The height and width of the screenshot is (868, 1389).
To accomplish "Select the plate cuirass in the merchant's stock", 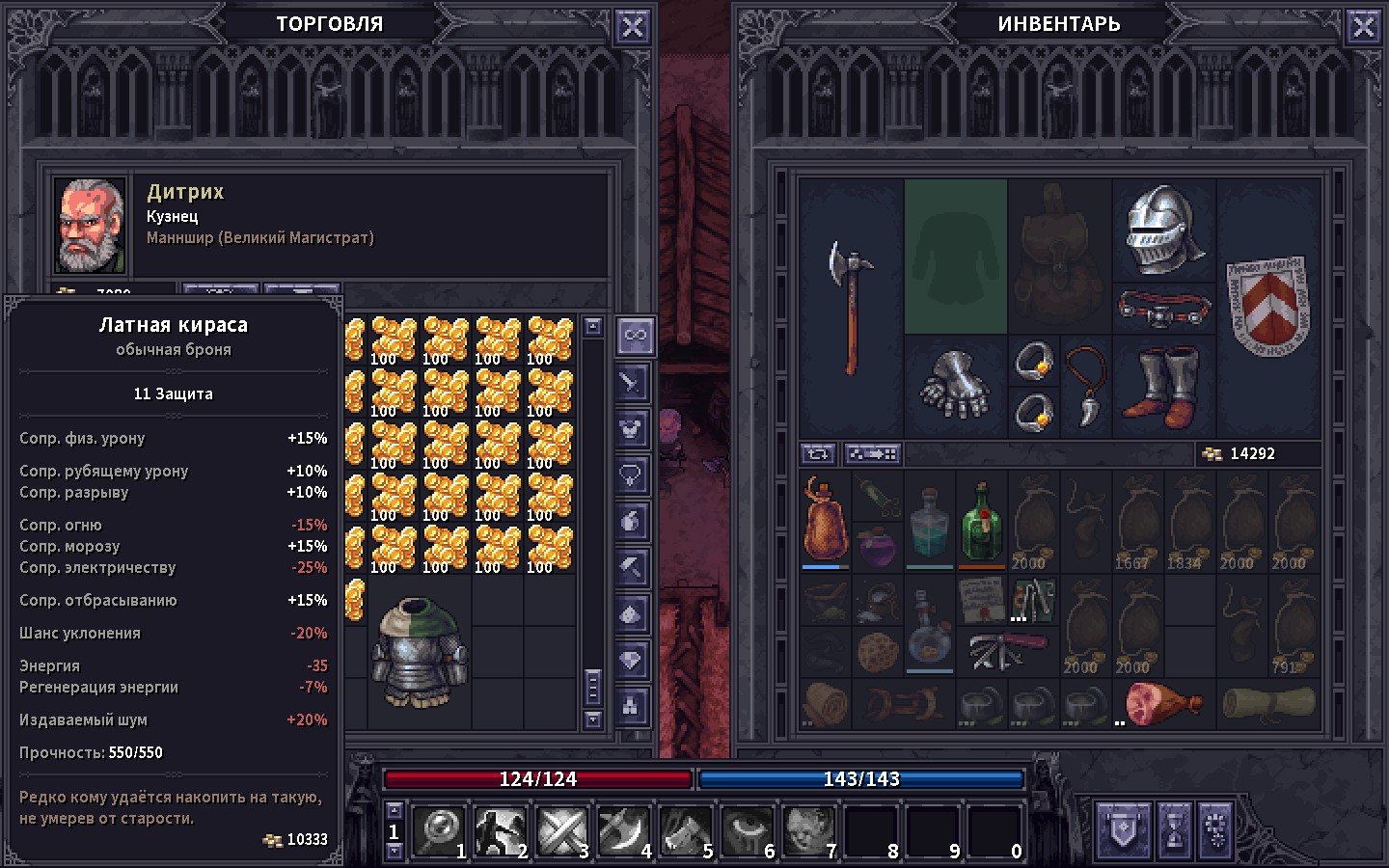I will point(420,653).
